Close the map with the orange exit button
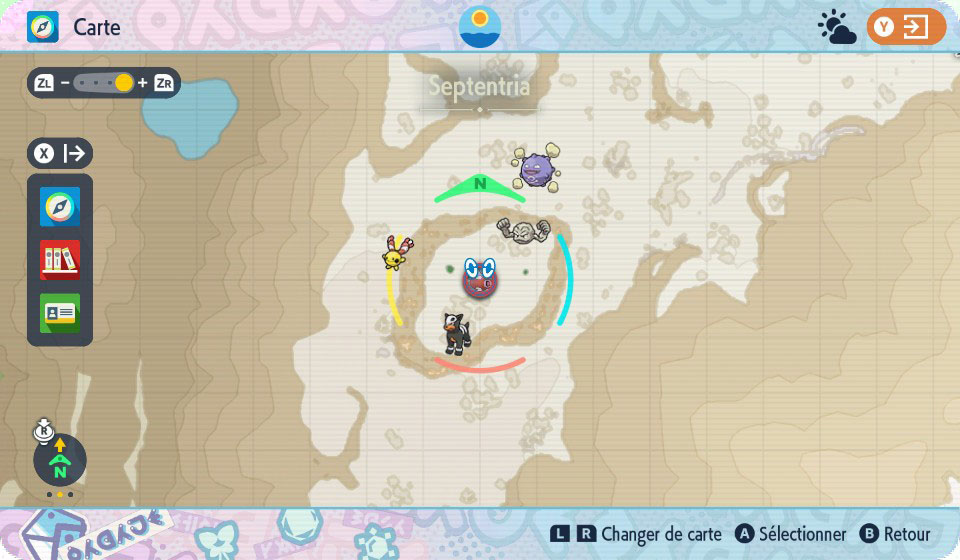This screenshot has height=560, width=960. pyautogui.click(x=906, y=27)
